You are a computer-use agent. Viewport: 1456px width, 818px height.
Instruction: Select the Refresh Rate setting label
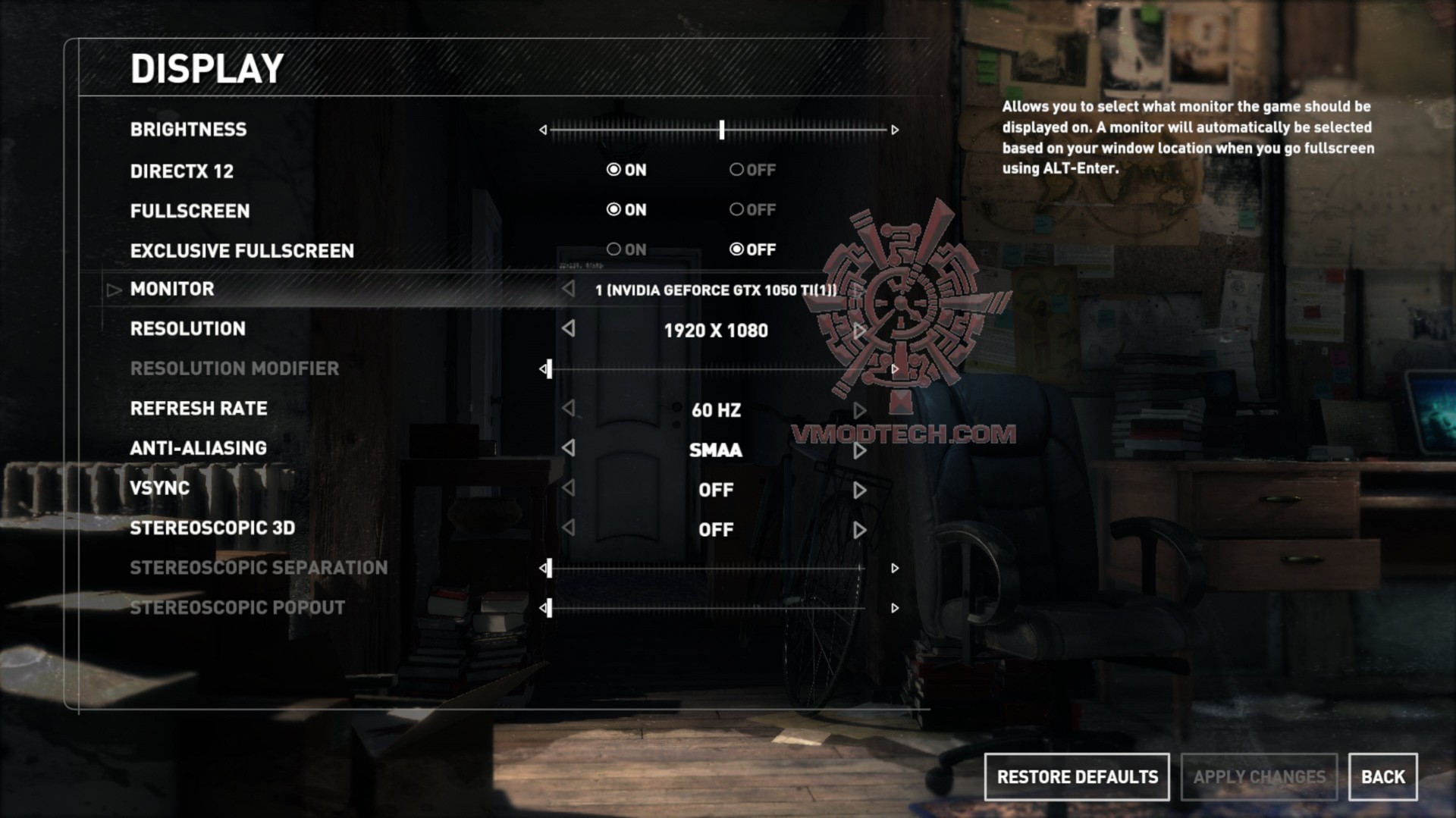click(x=199, y=409)
